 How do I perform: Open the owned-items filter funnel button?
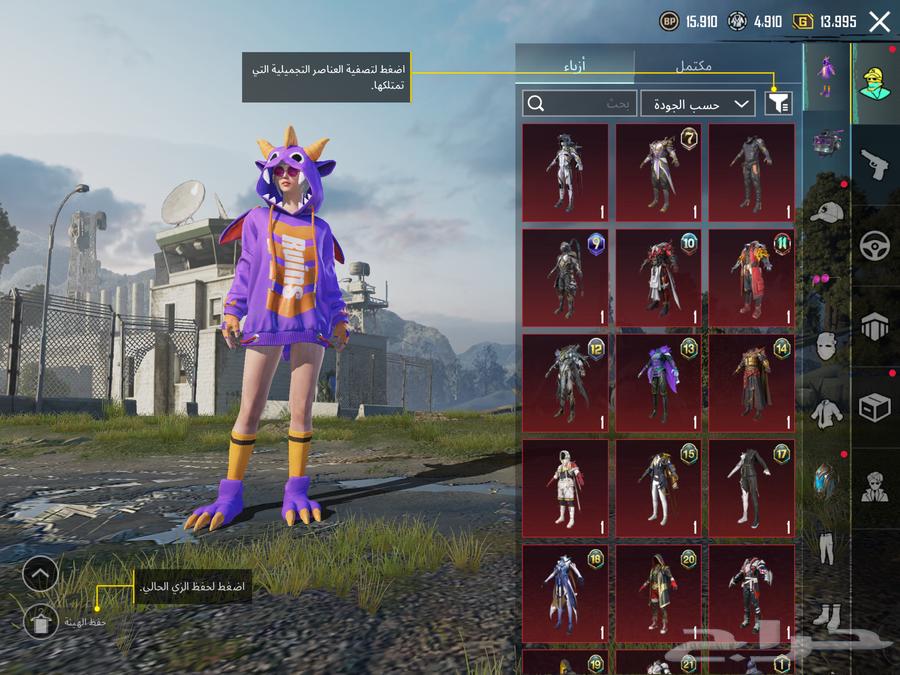(777, 103)
